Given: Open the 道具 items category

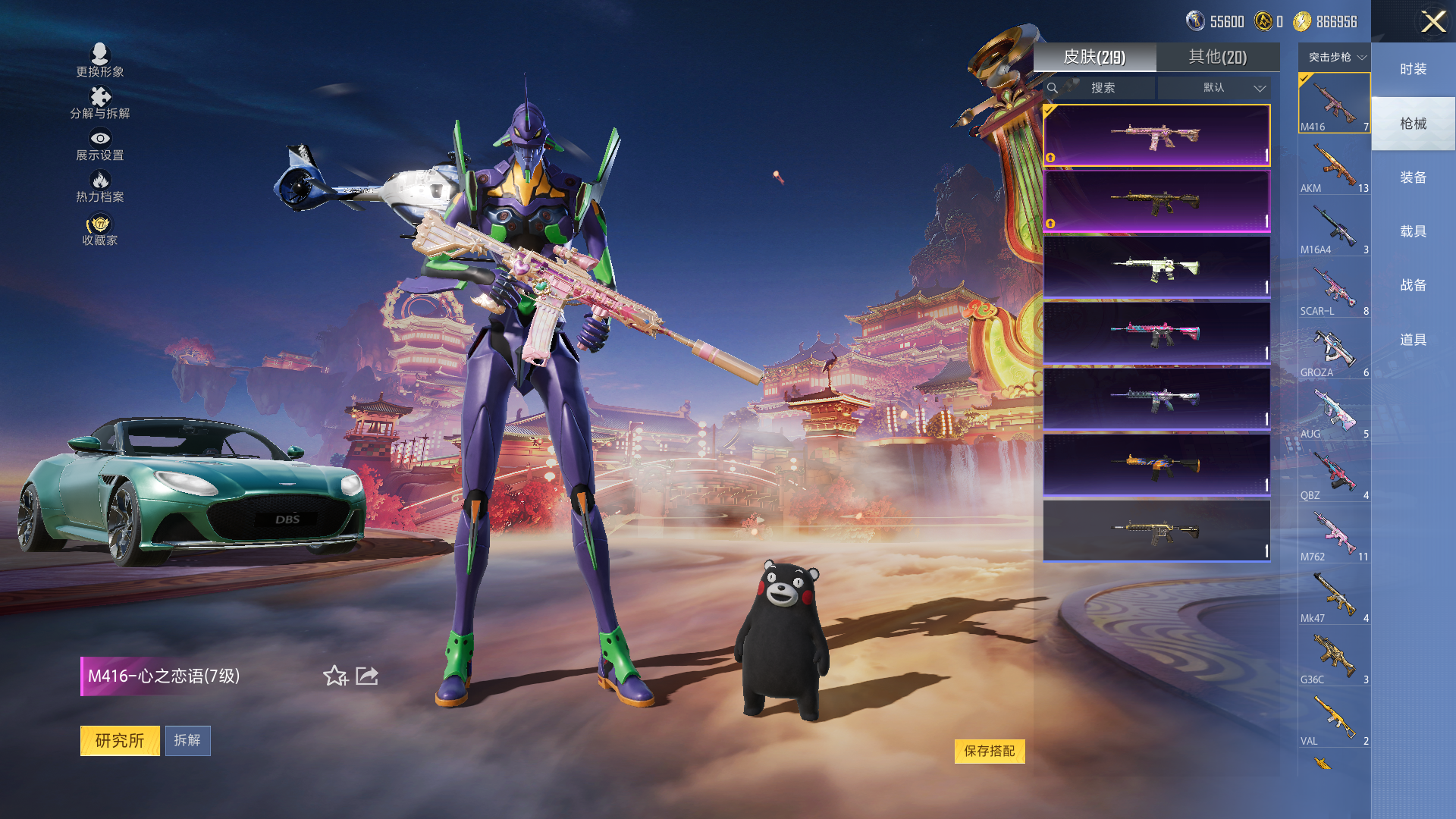Looking at the screenshot, I should click(x=1413, y=340).
